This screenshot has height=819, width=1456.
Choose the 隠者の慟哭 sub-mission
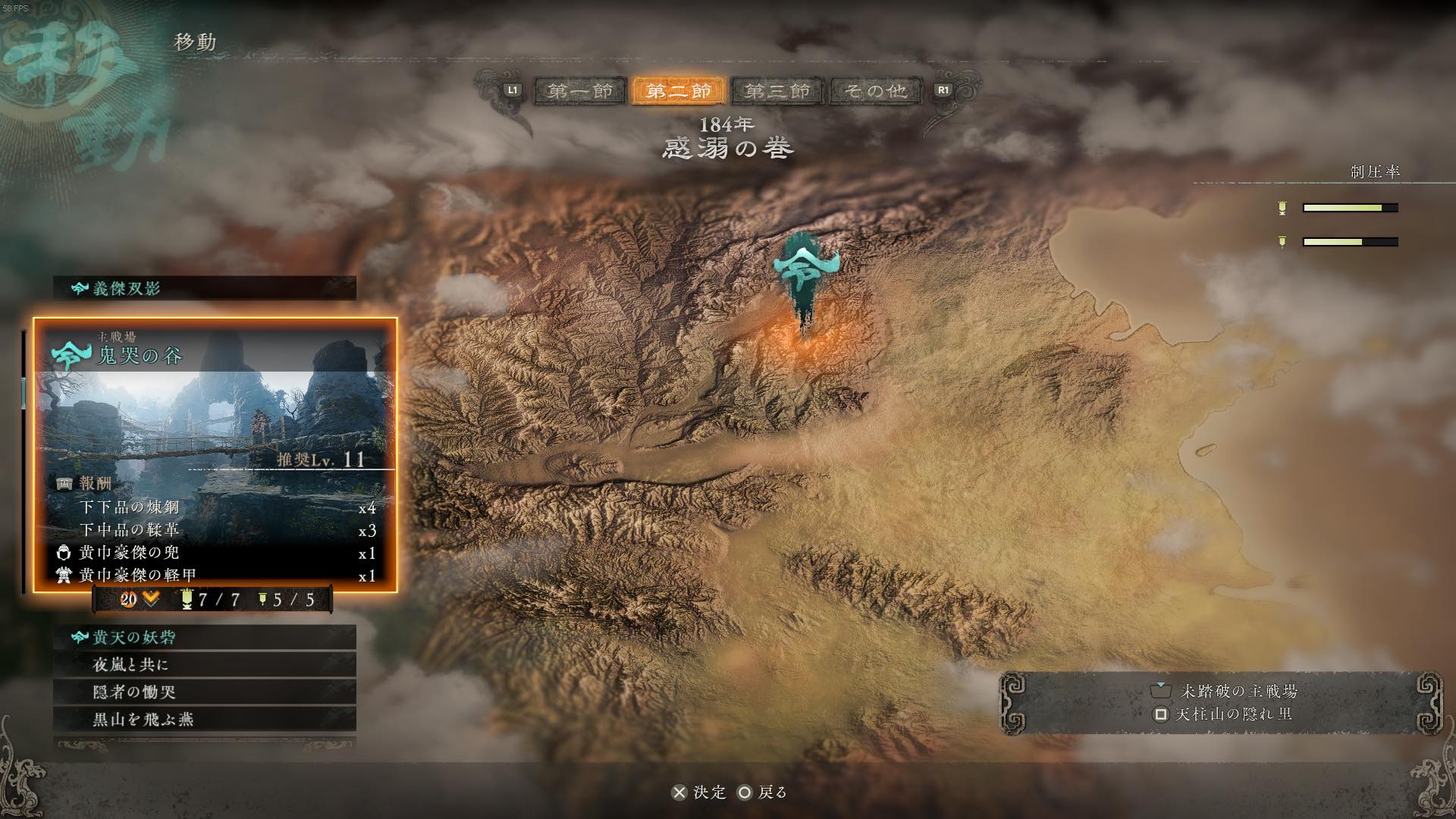coord(205,692)
